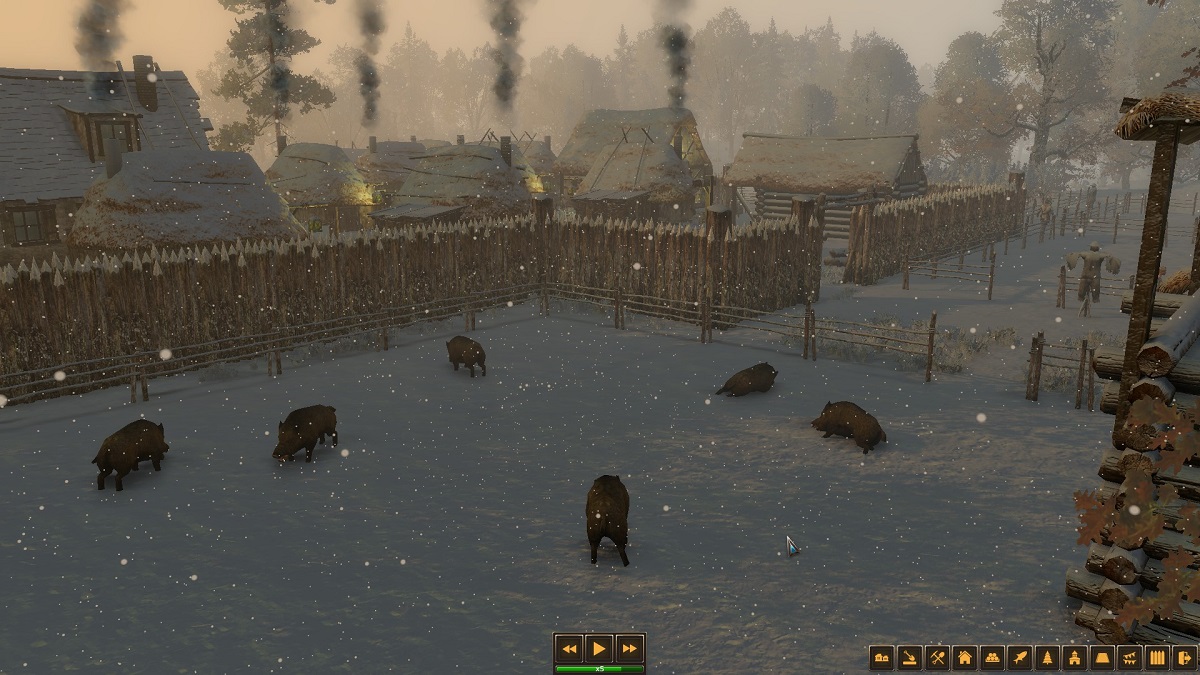Speed up time with fast-forward button

(x=629, y=647)
